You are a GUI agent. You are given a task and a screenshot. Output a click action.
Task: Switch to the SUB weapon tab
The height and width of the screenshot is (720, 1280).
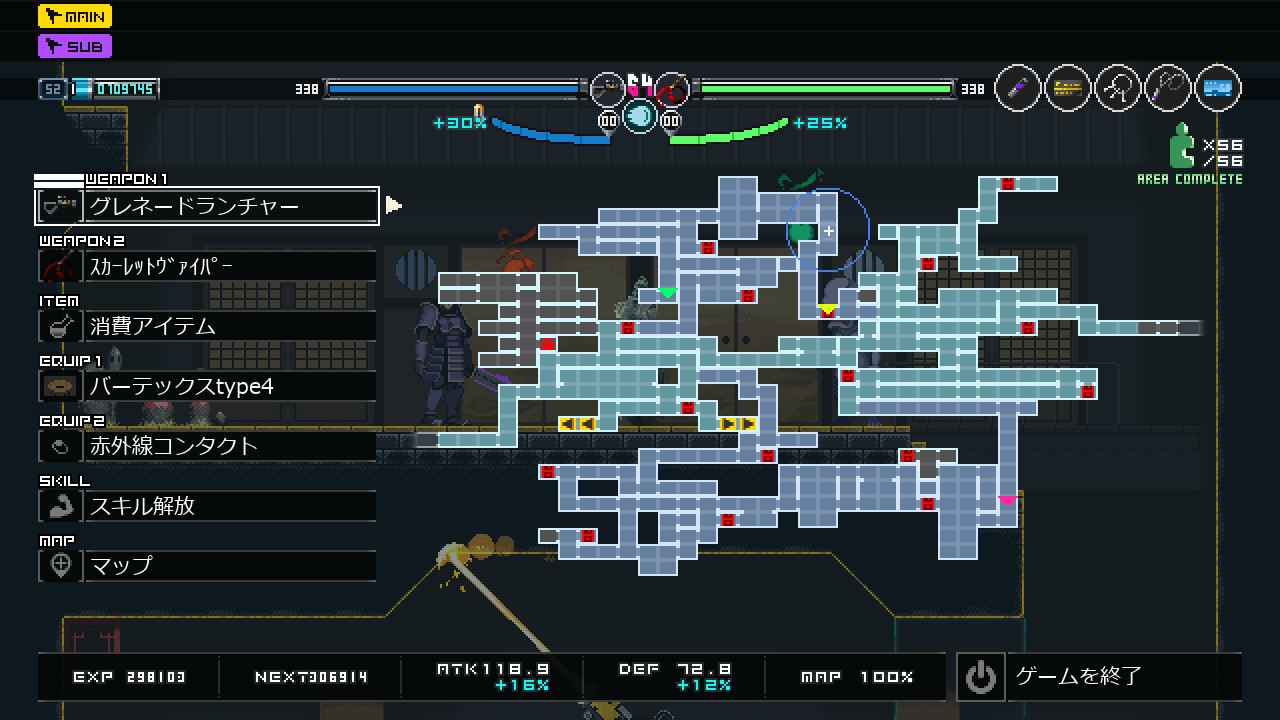pos(75,46)
